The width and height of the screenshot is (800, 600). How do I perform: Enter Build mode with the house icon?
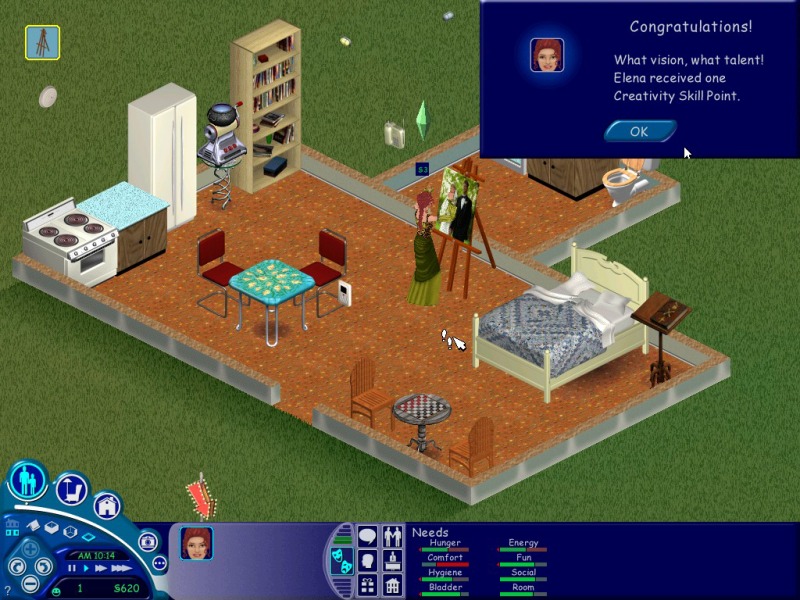[x=107, y=506]
